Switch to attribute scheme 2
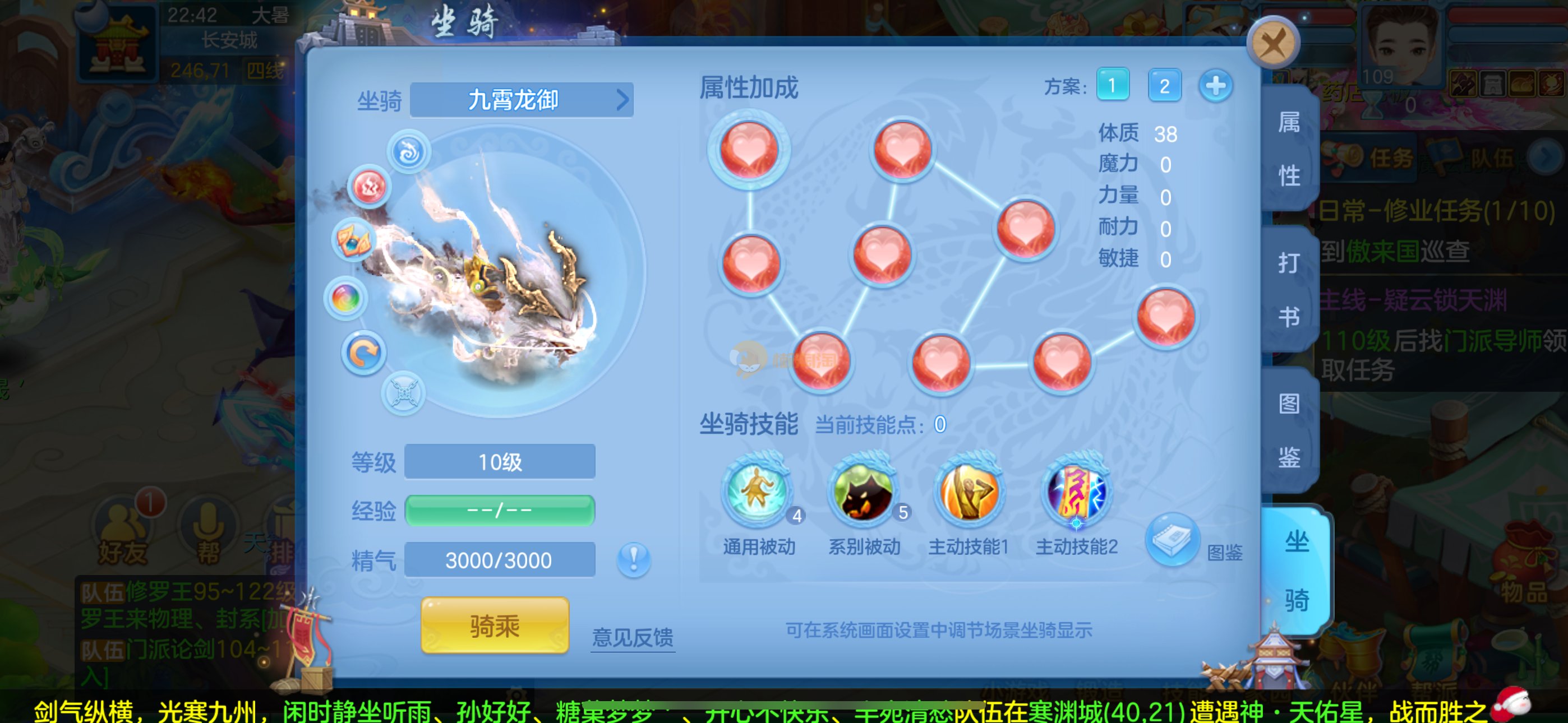Viewport: 1568px width, 723px height. 1164,85
